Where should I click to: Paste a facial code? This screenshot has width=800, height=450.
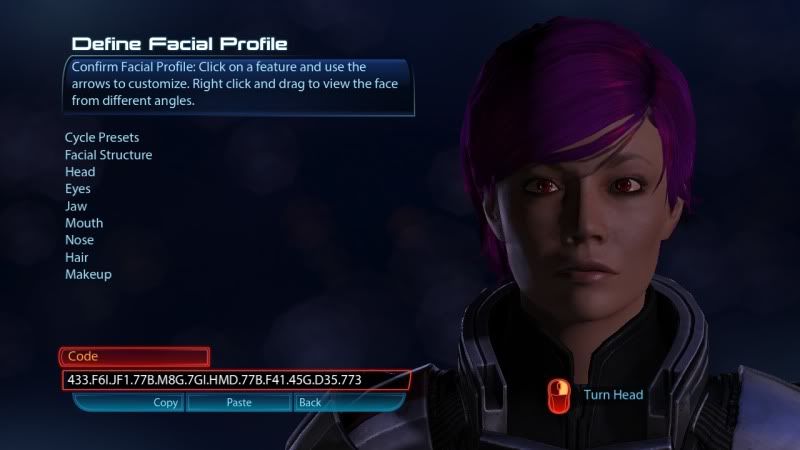(x=238, y=402)
